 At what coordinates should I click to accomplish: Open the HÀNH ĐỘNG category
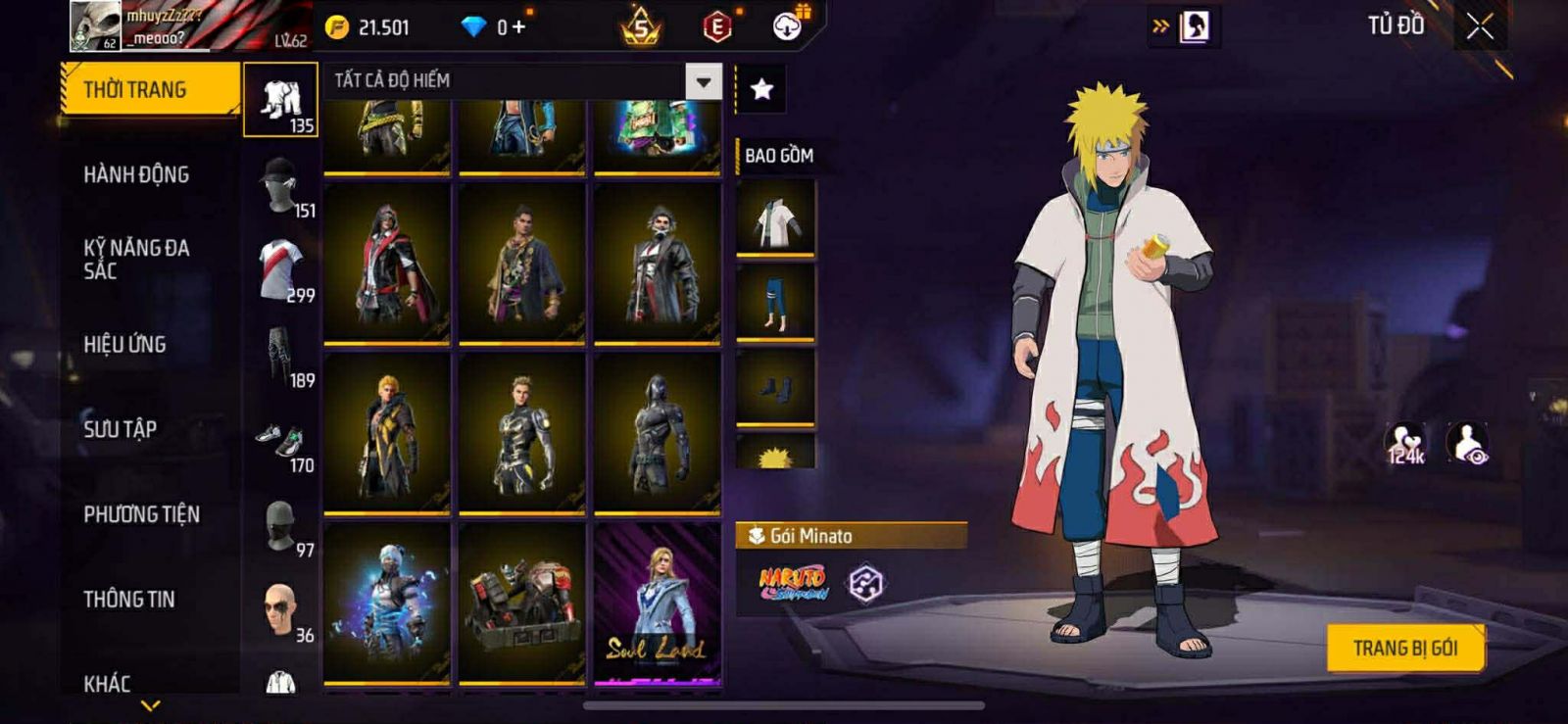136,174
